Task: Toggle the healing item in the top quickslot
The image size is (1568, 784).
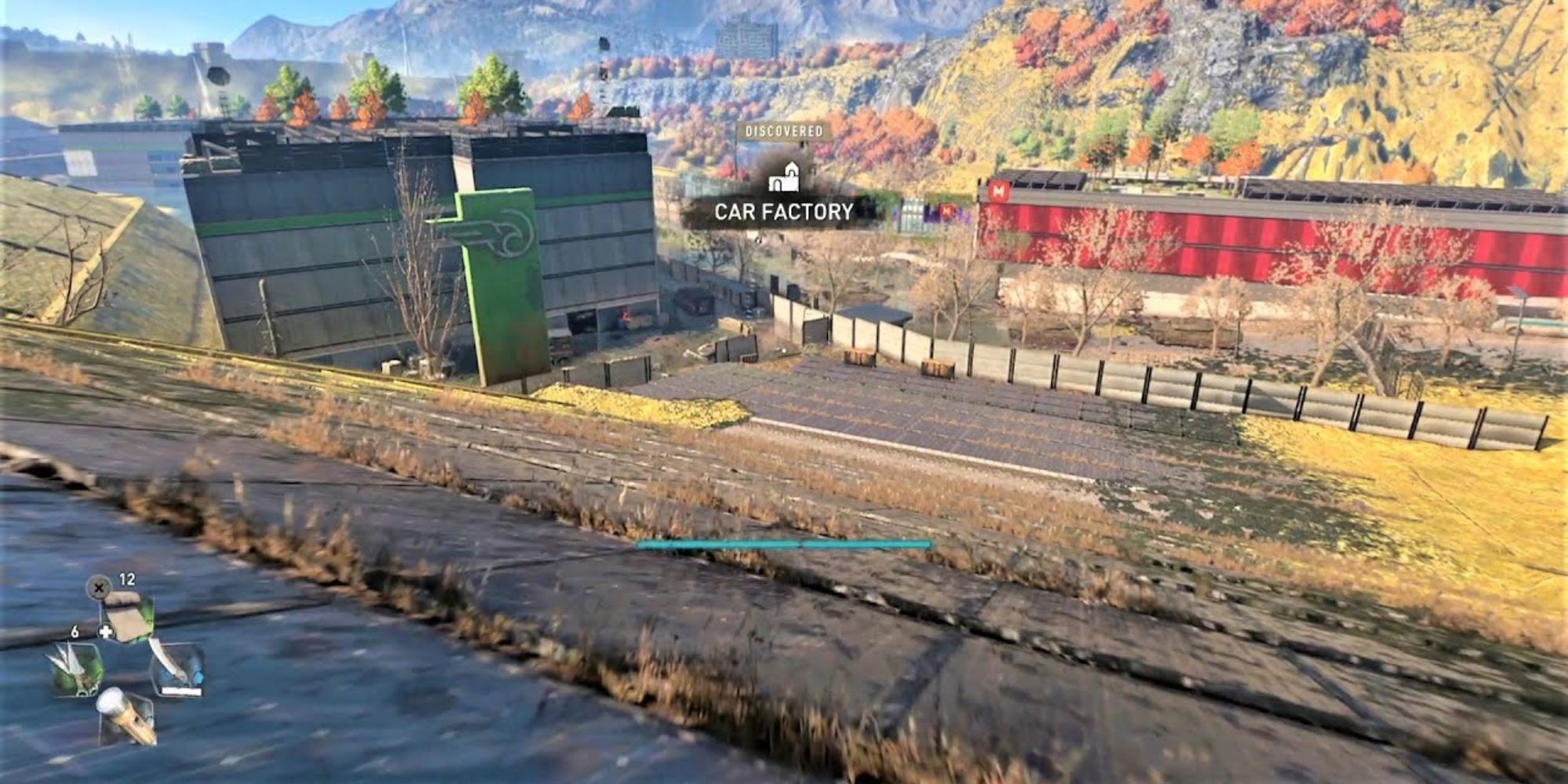Action: coord(129,619)
